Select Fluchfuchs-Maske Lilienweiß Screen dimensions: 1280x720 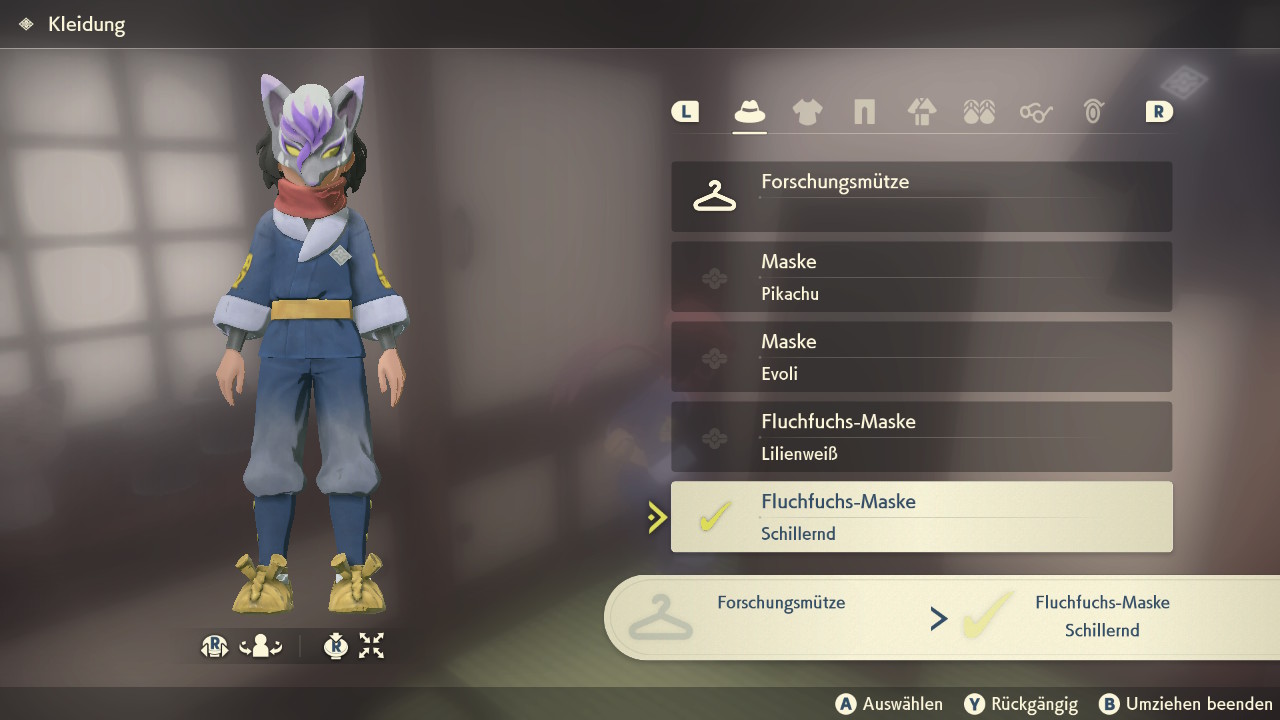click(x=921, y=437)
